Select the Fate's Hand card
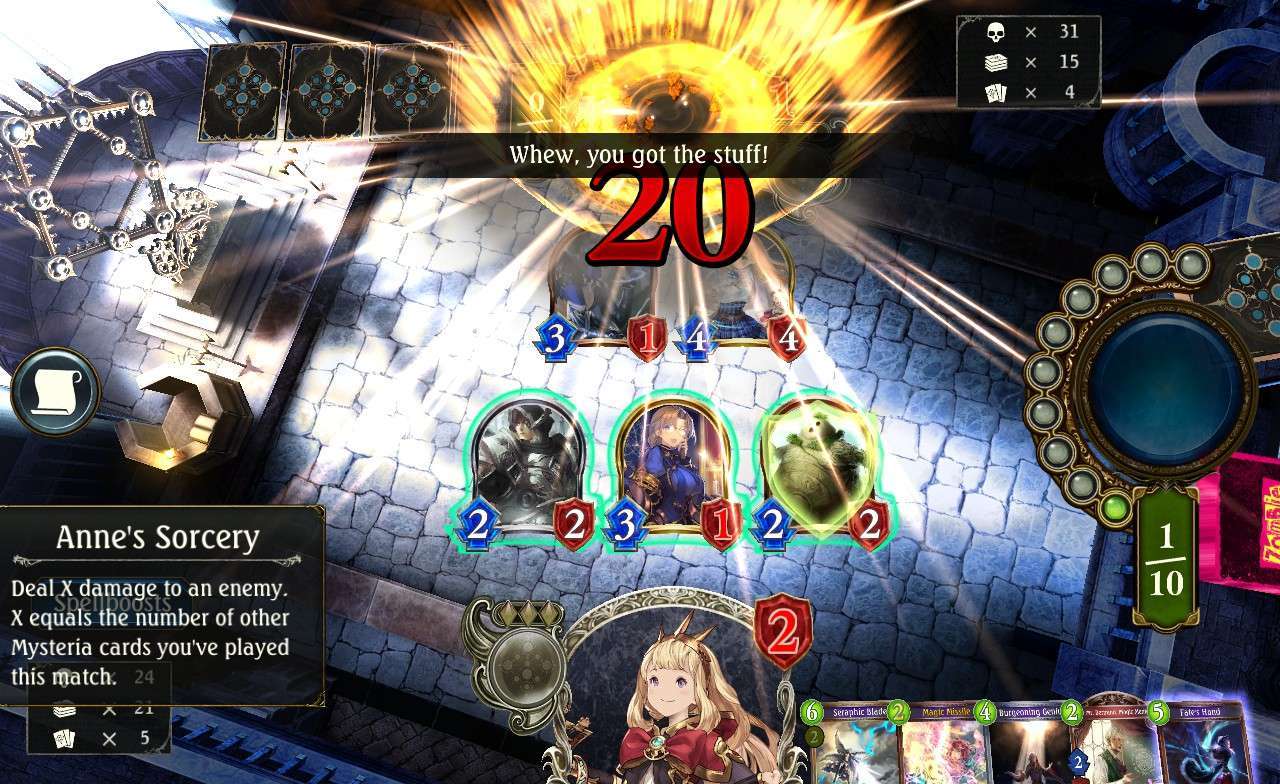 coord(1201,745)
